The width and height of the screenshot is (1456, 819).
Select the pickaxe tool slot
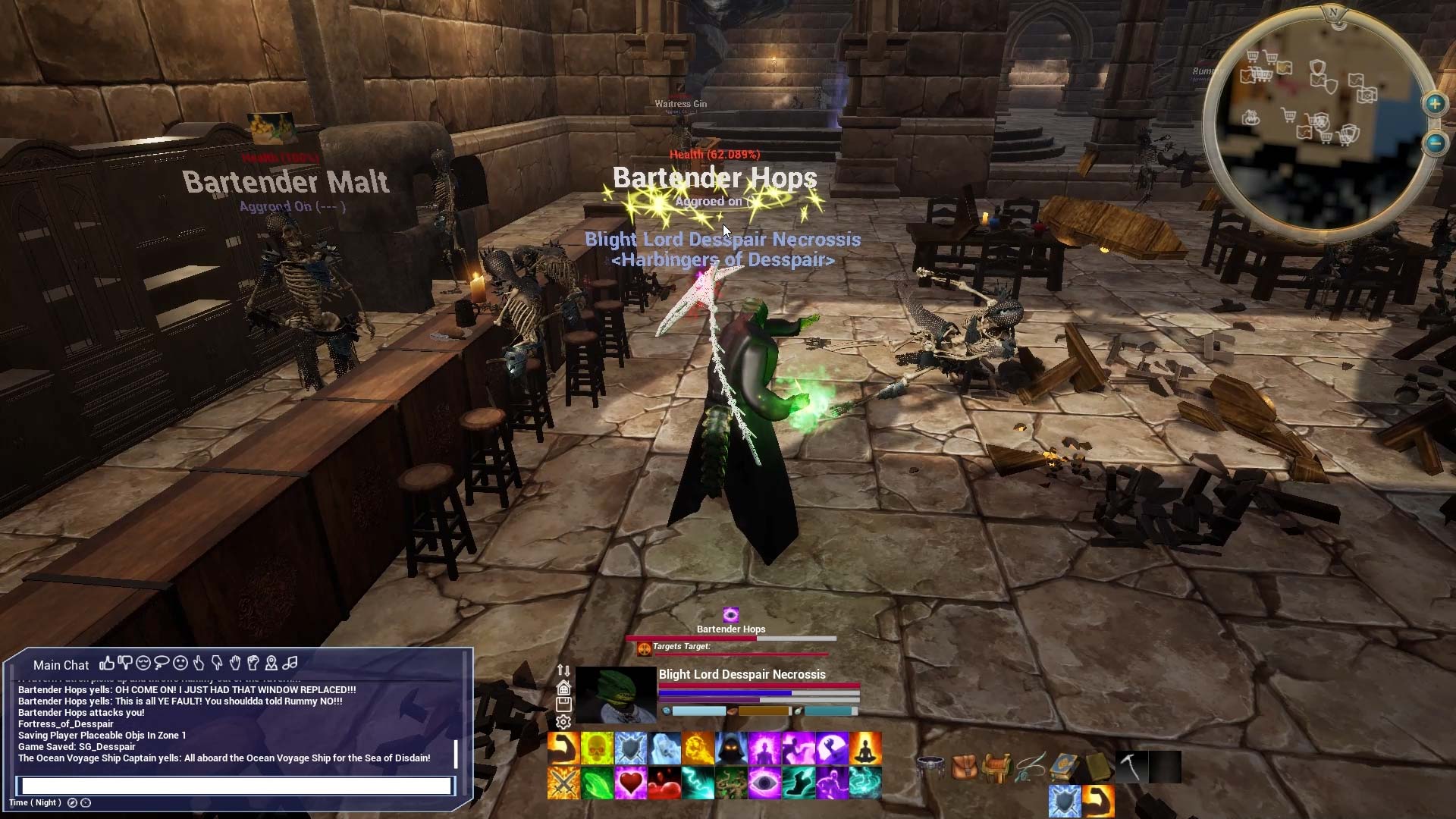(1130, 767)
